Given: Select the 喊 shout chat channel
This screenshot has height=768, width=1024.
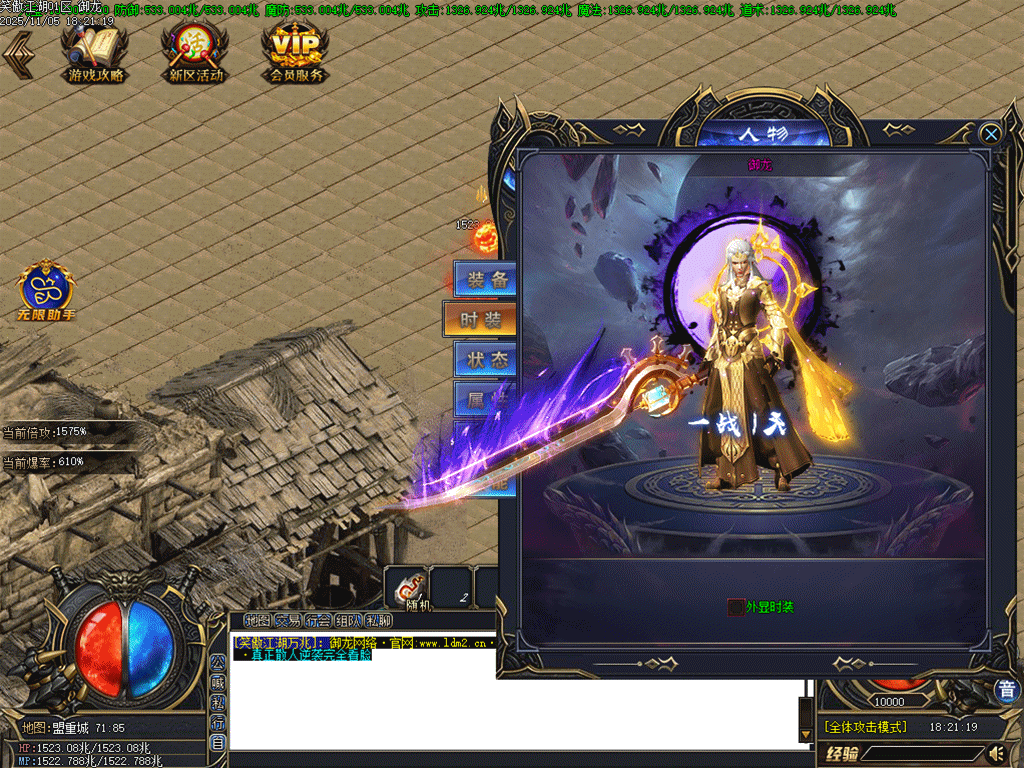Looking at the screenshot, I should tap(217, 683).
